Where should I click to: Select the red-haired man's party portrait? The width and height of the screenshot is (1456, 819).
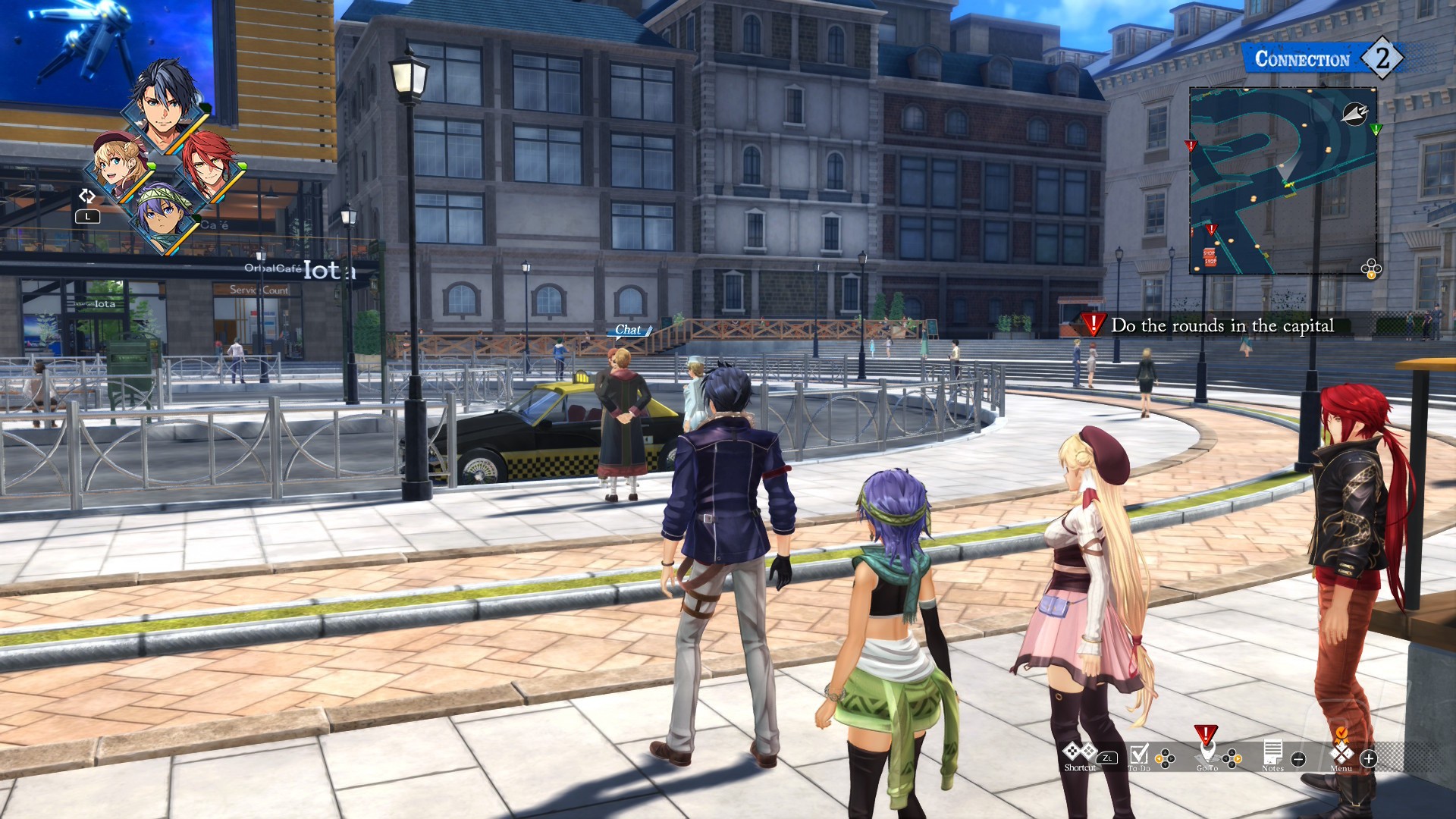(209, 165)
